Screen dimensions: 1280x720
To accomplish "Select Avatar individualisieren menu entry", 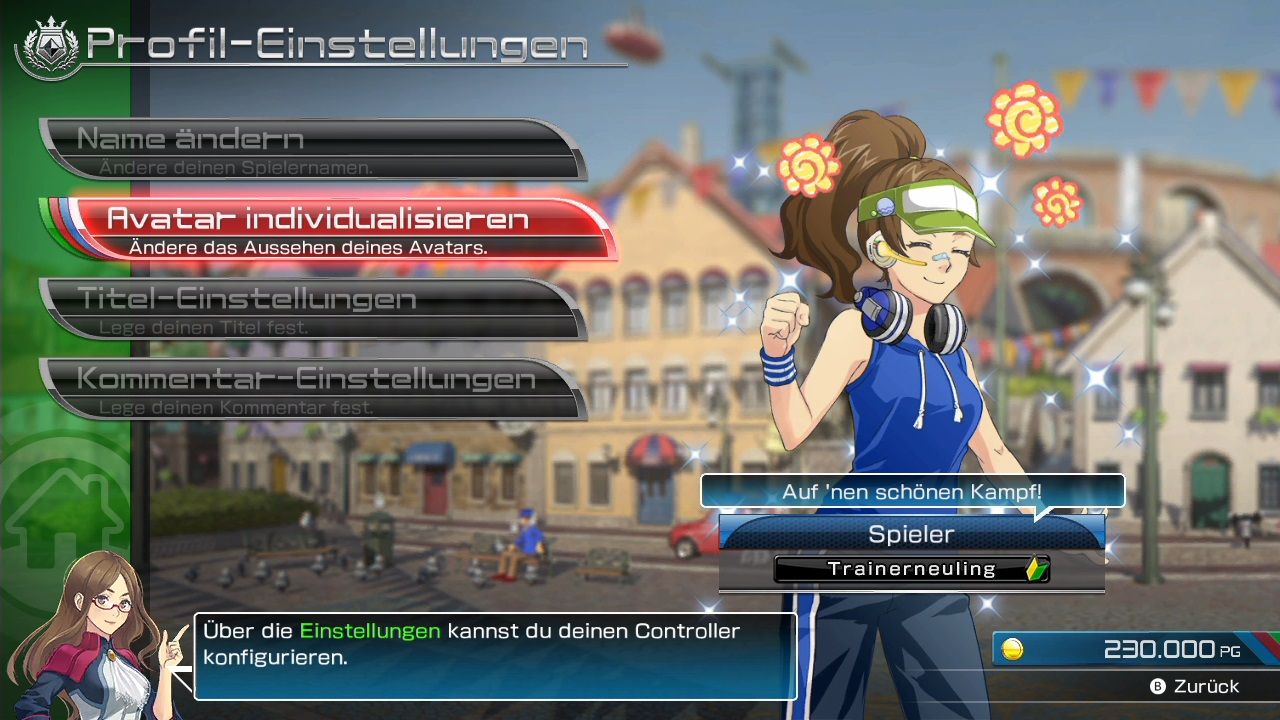I will pos(340,229).
